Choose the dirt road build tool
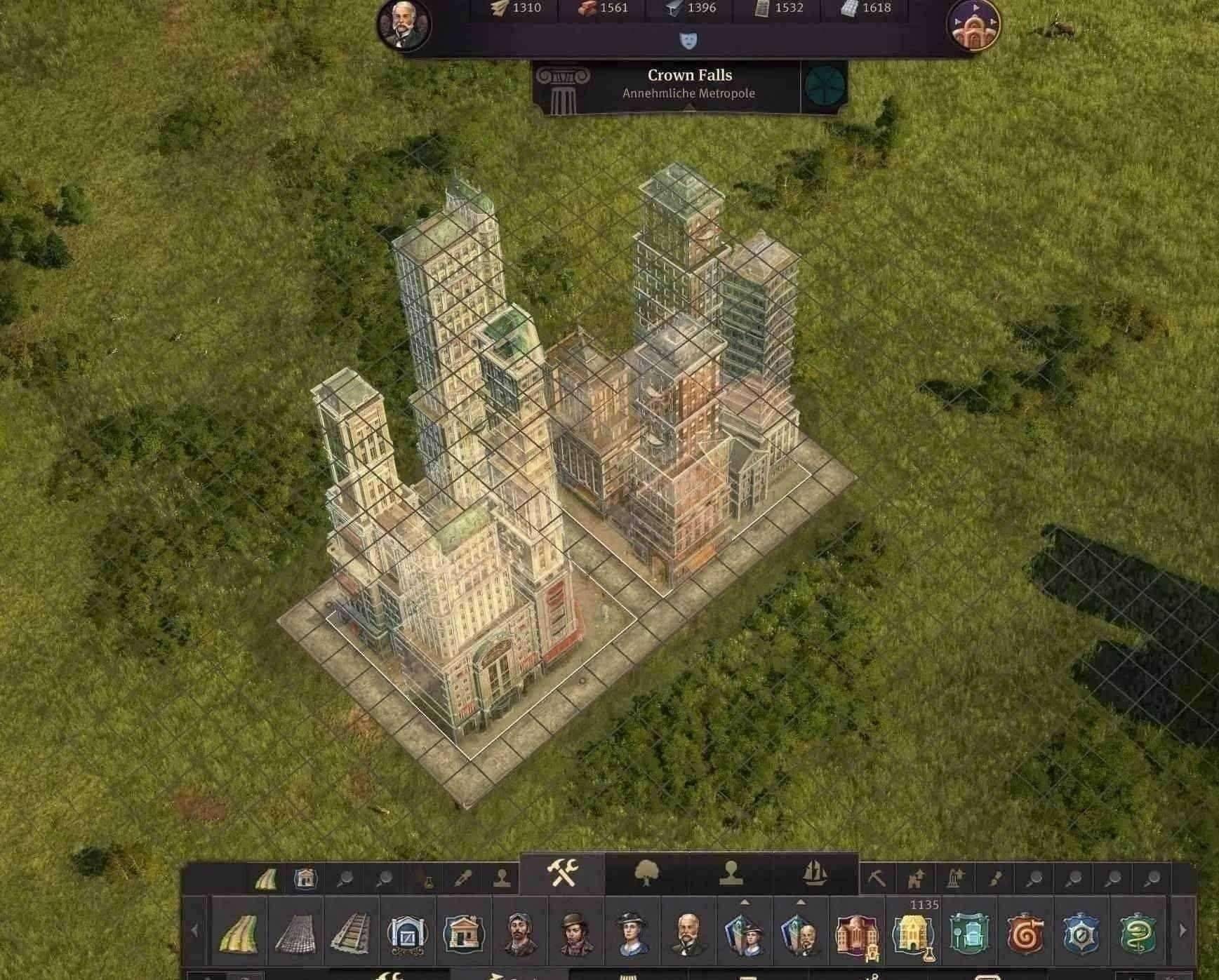Screen dimensions: 1219x980 [239, 933]
